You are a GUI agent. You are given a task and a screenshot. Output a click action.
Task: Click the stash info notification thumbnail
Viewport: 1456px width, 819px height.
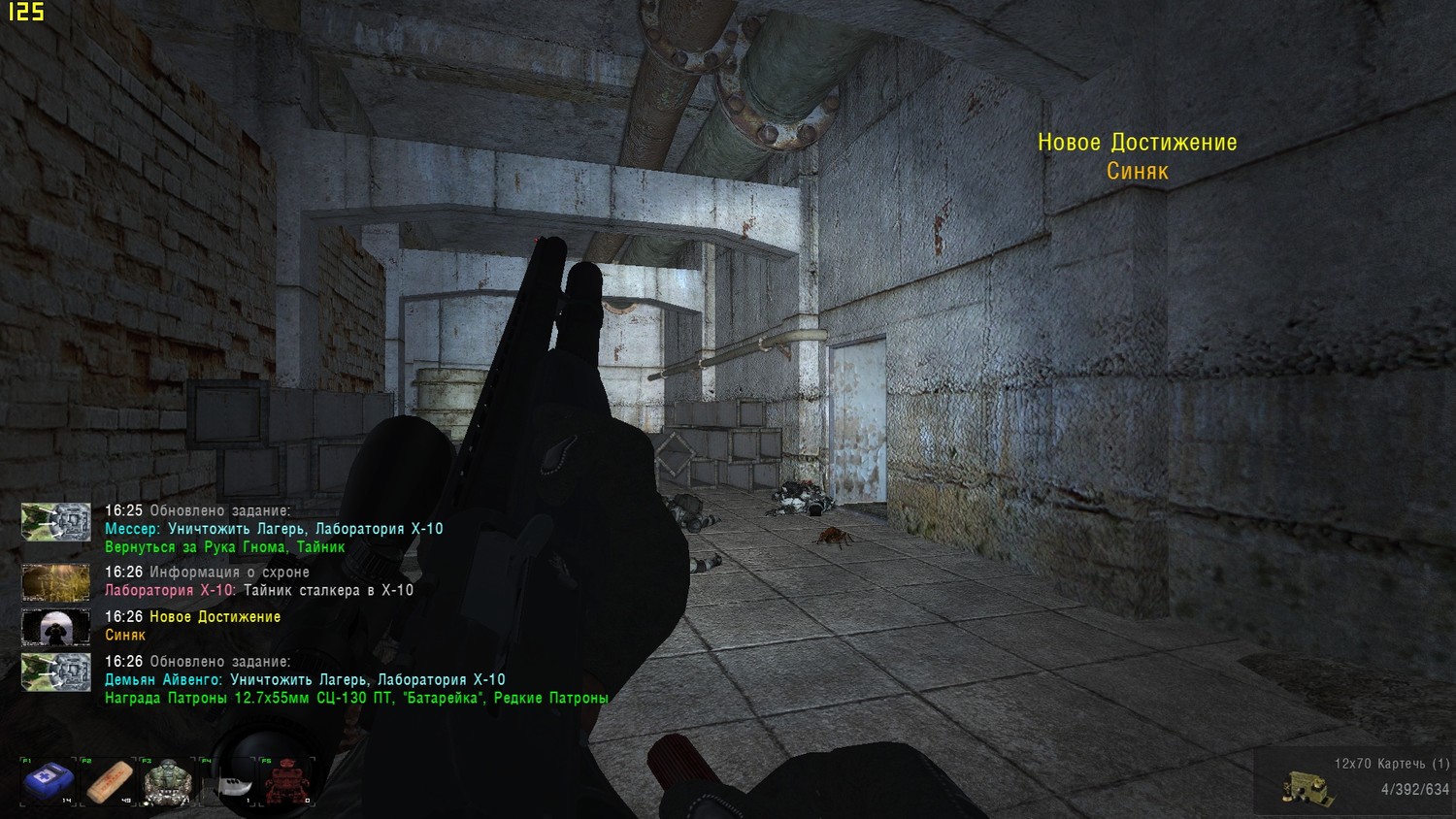(x=56, y=581)
